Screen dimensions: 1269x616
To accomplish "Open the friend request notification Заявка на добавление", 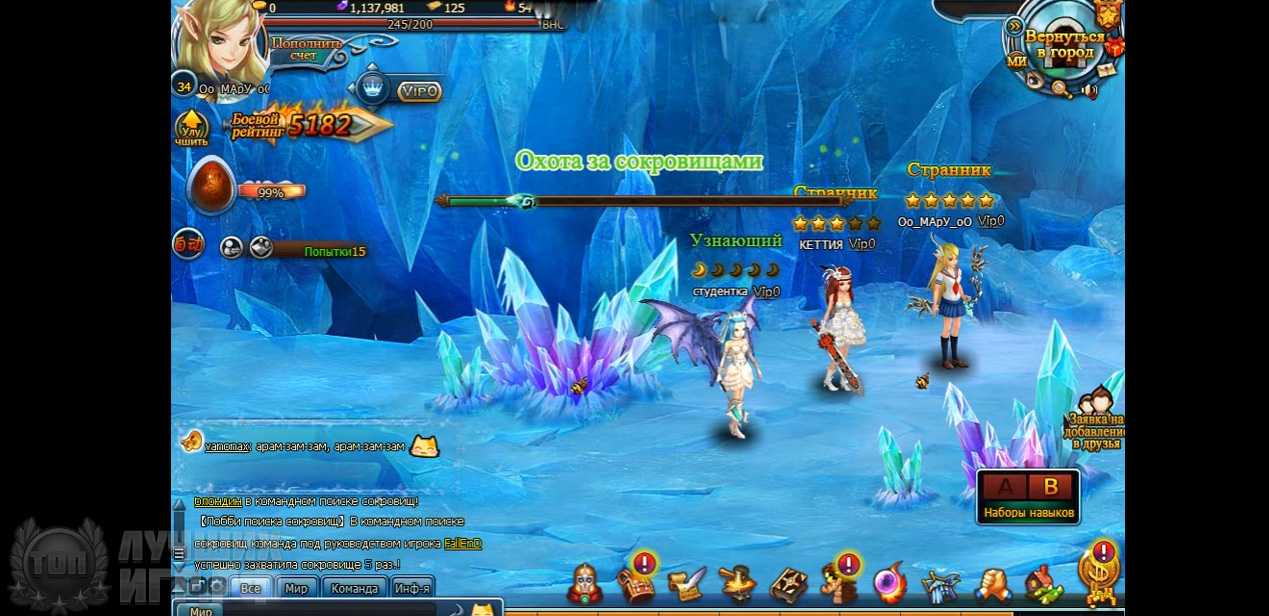I will (x=1096, y=422).
